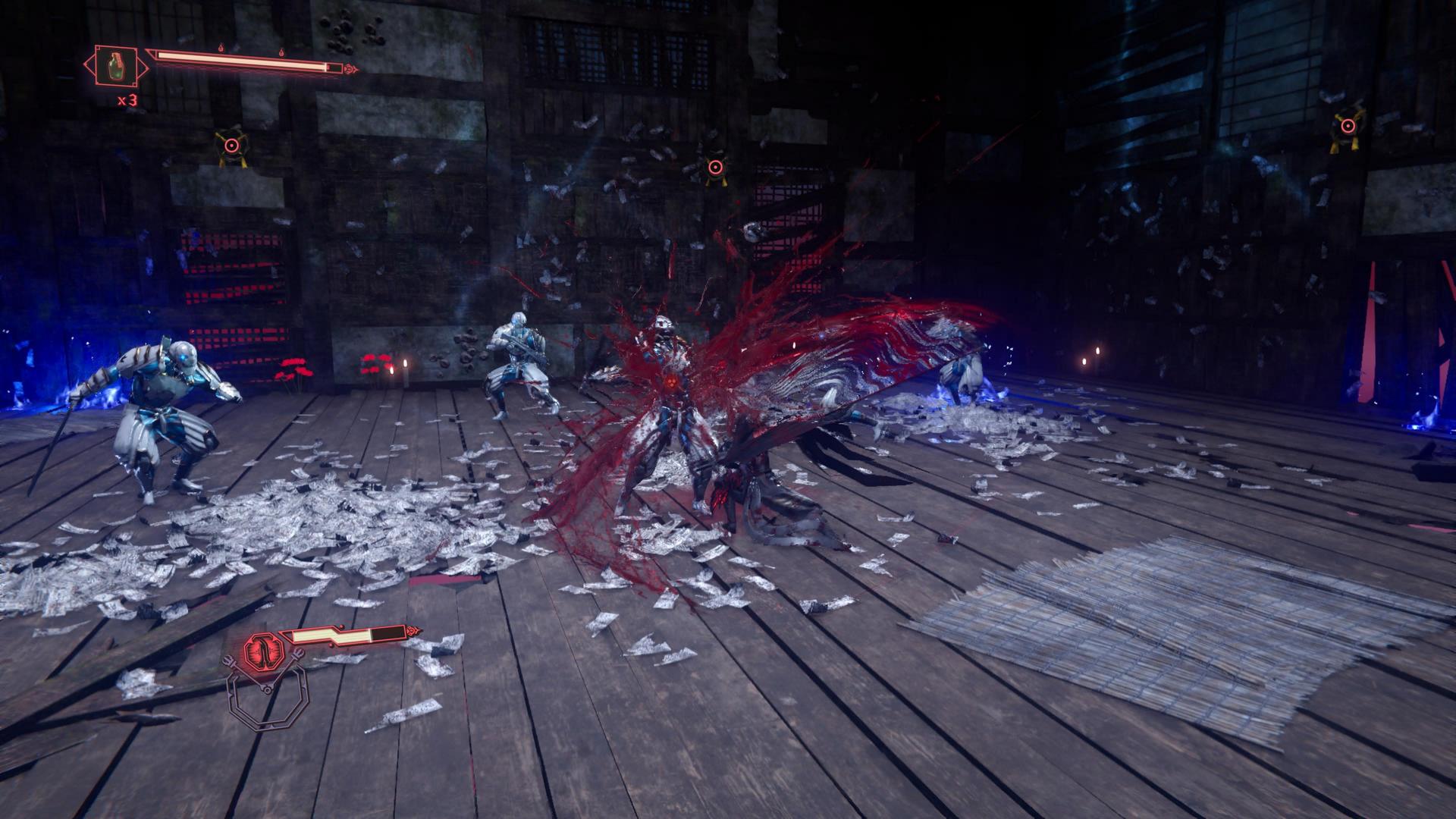This screenshot has width=1456, height=819.
Task: Select the green healing flask icon
Action: [x=116, y=65]
